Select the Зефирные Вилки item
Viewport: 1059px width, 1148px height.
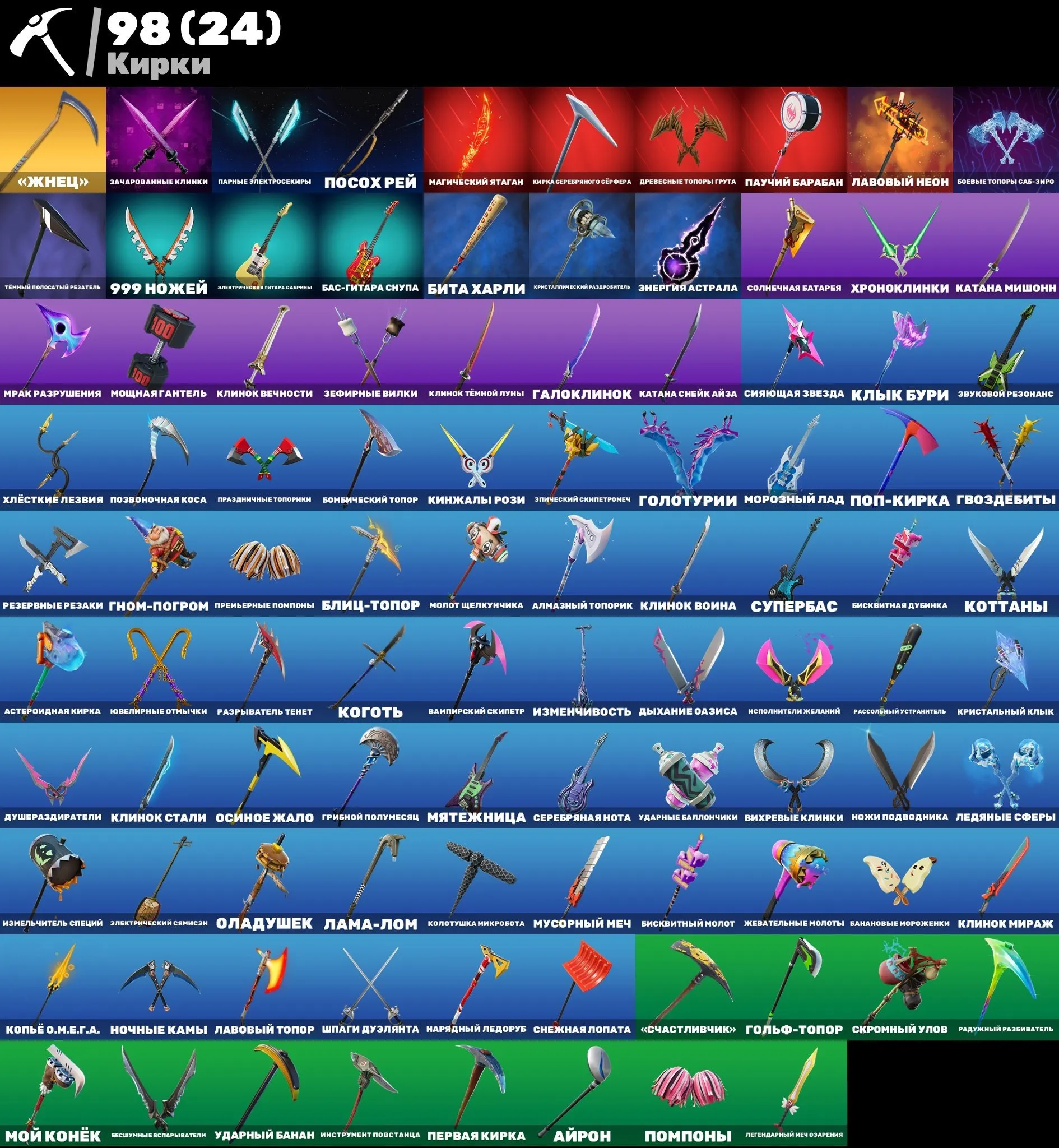(370, 353)
